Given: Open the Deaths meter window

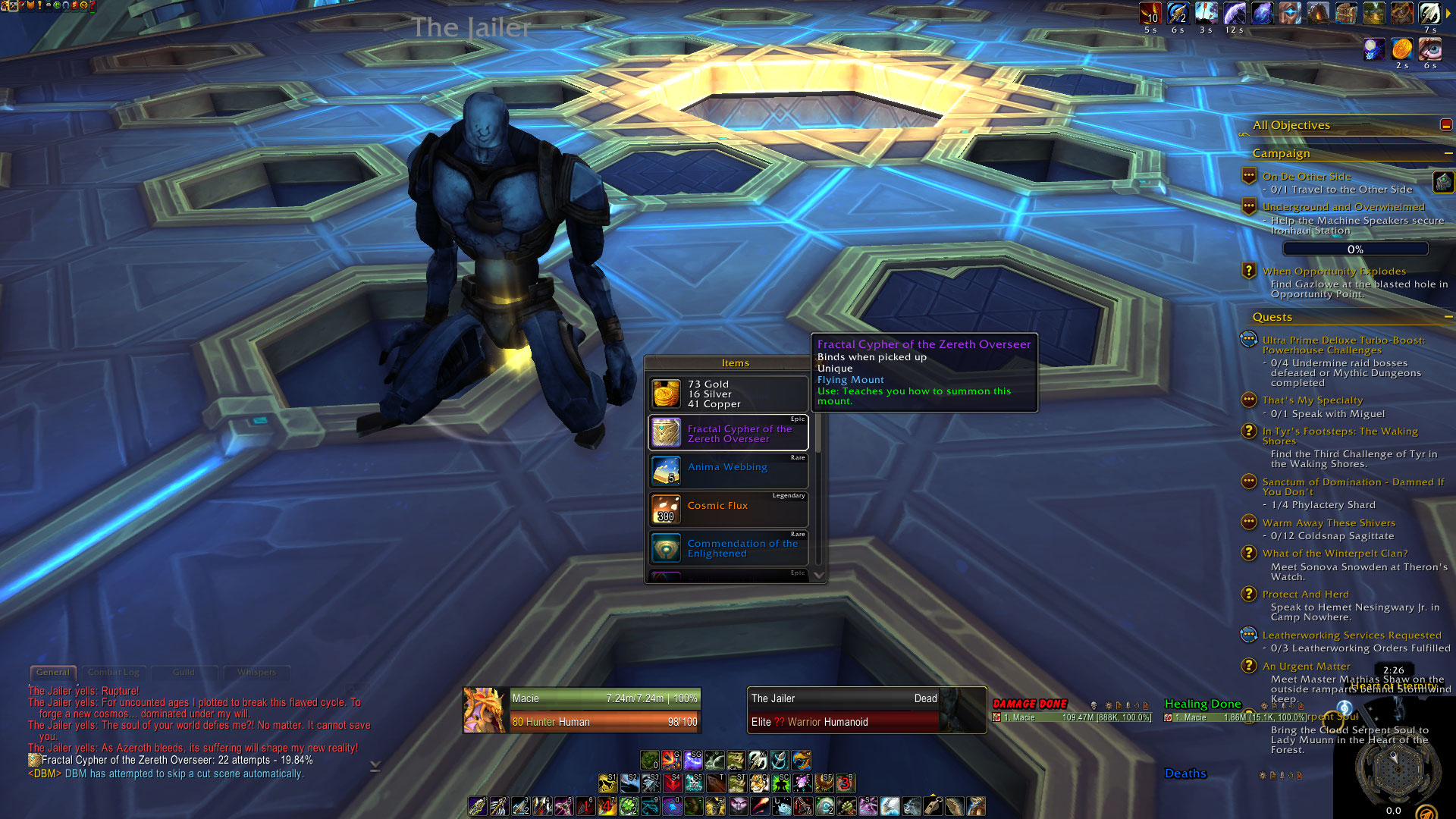Looking at the screenshot, I should pos(1185,773).
